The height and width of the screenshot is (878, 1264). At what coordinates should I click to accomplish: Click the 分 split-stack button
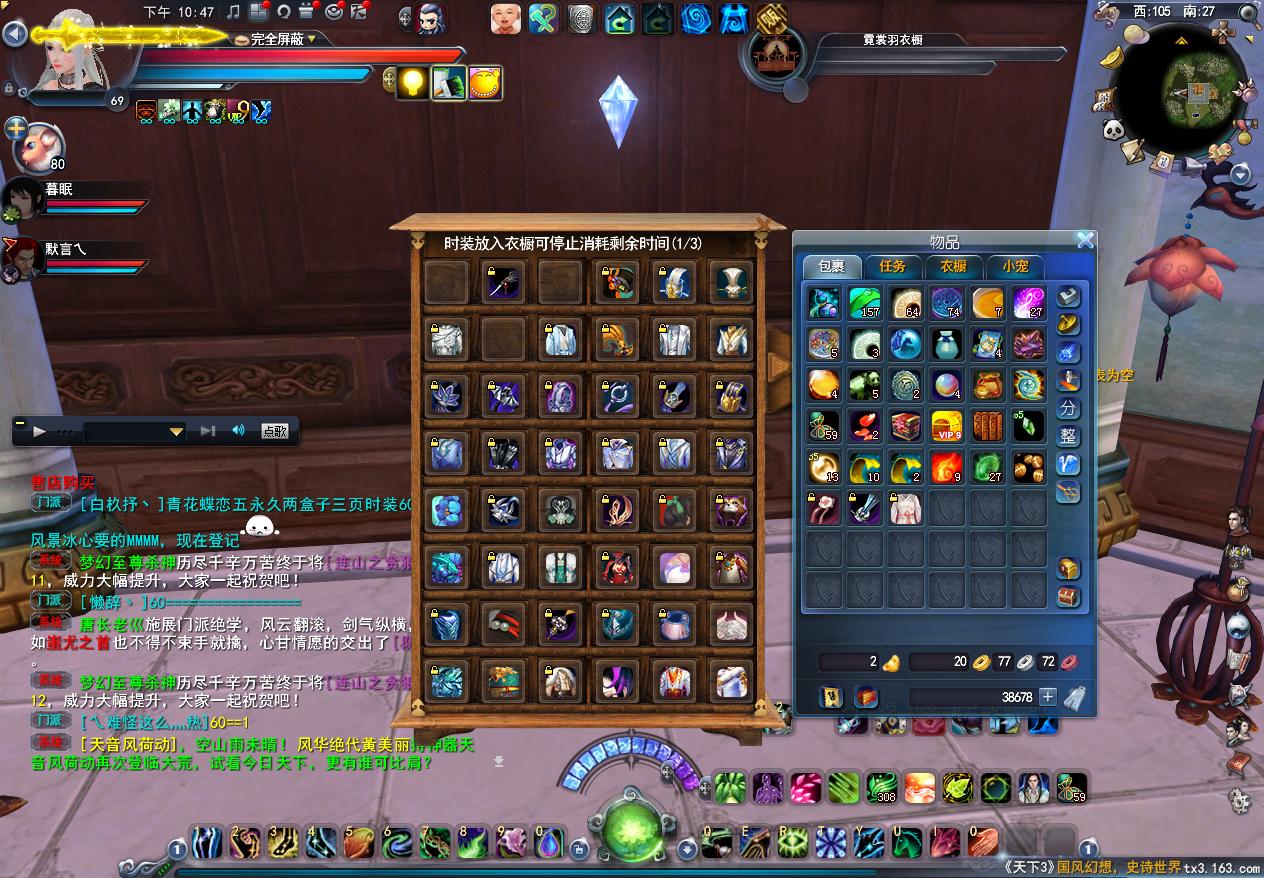click(1068, 409)
